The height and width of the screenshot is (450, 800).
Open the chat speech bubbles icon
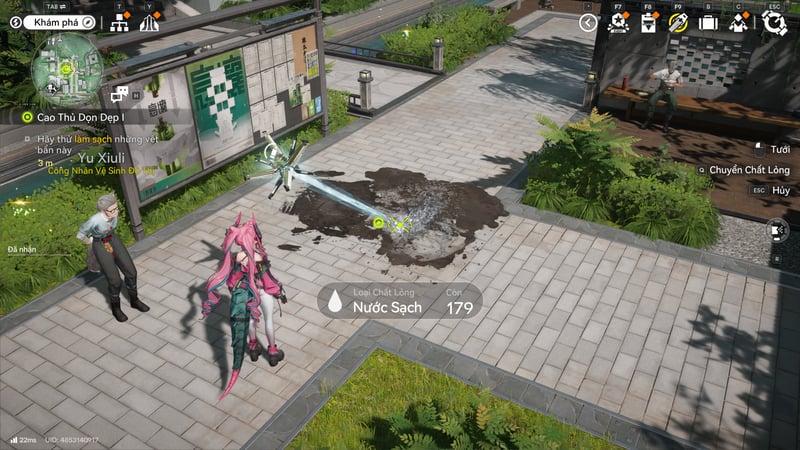120,94
